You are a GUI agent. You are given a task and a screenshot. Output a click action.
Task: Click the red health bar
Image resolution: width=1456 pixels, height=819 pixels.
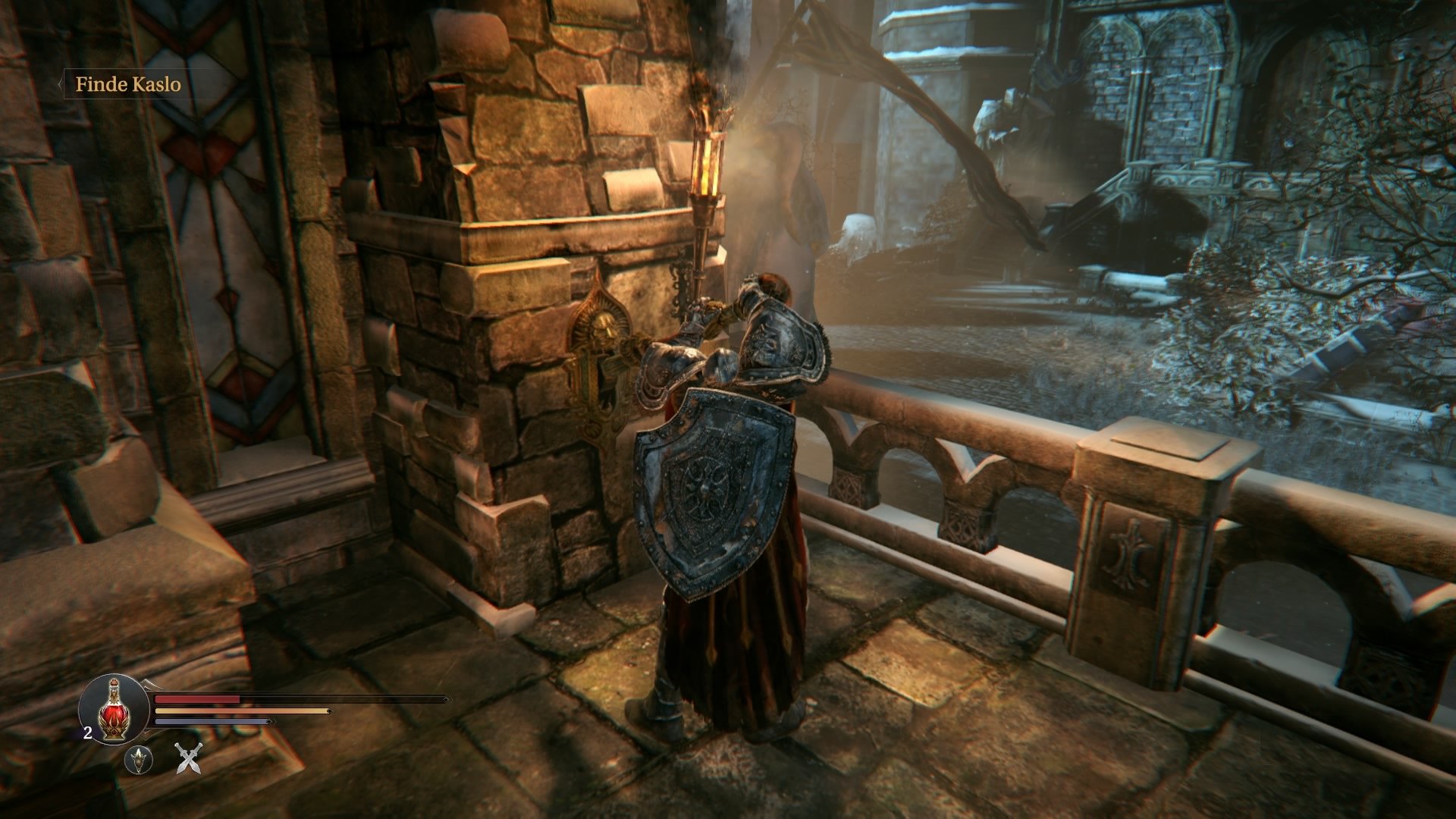[197, 698]
